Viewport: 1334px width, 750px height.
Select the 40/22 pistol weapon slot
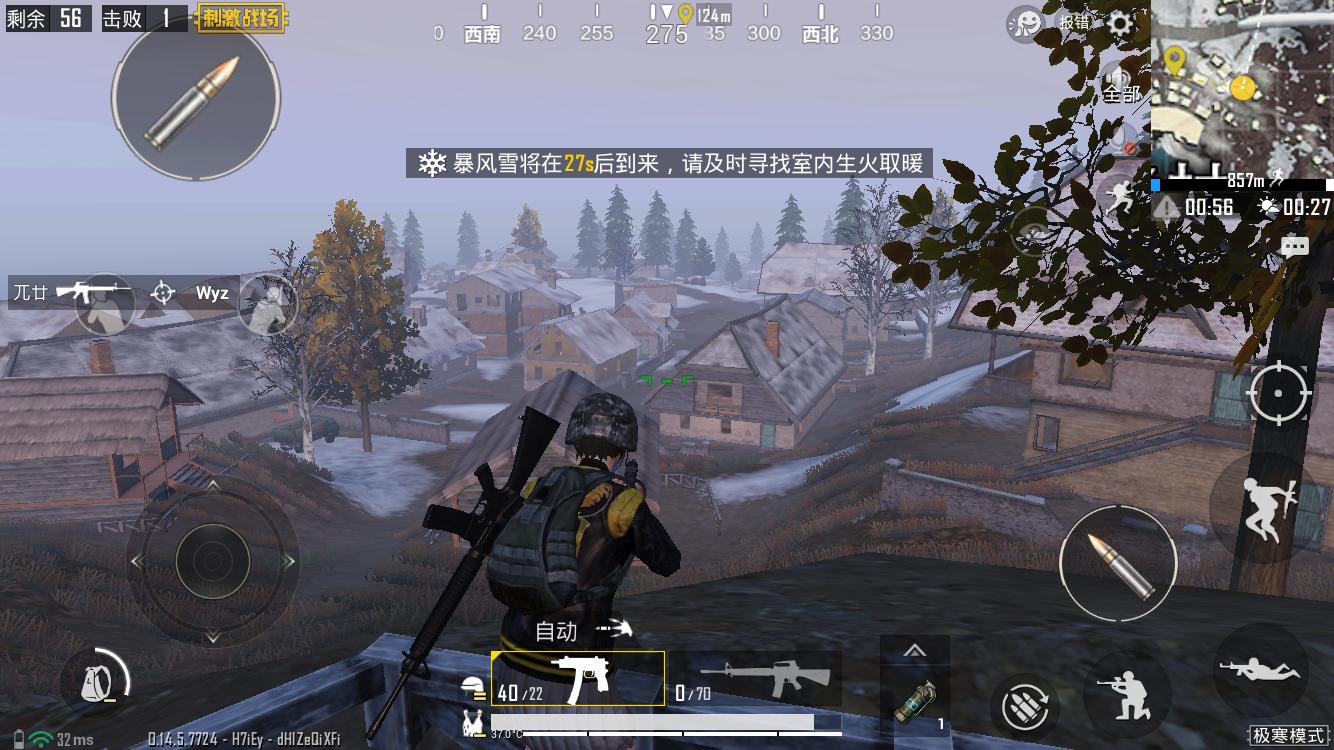578,679
